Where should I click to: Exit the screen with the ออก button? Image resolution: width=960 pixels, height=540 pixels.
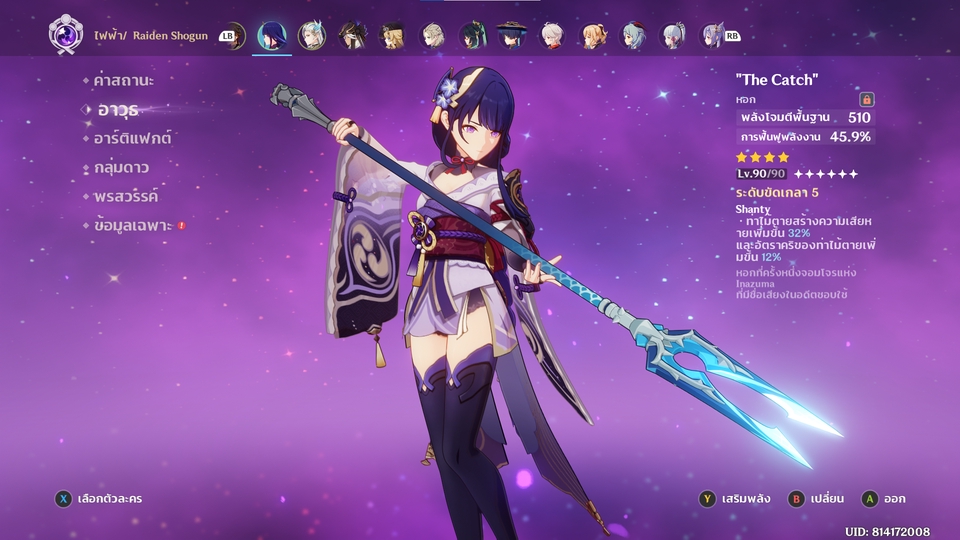tap(883, 497)
